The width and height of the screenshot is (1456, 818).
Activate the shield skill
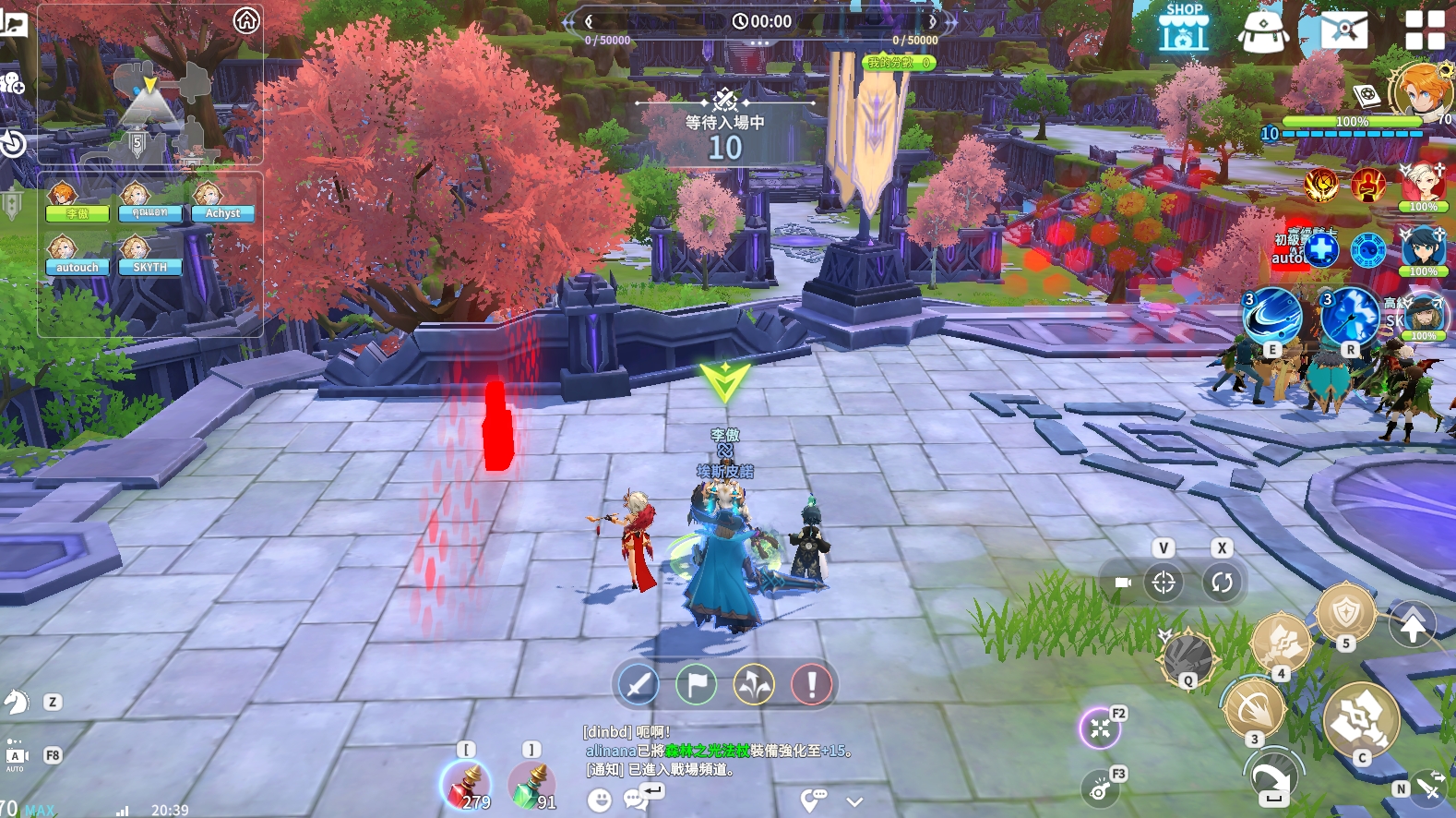click(x=1345, y=611)
